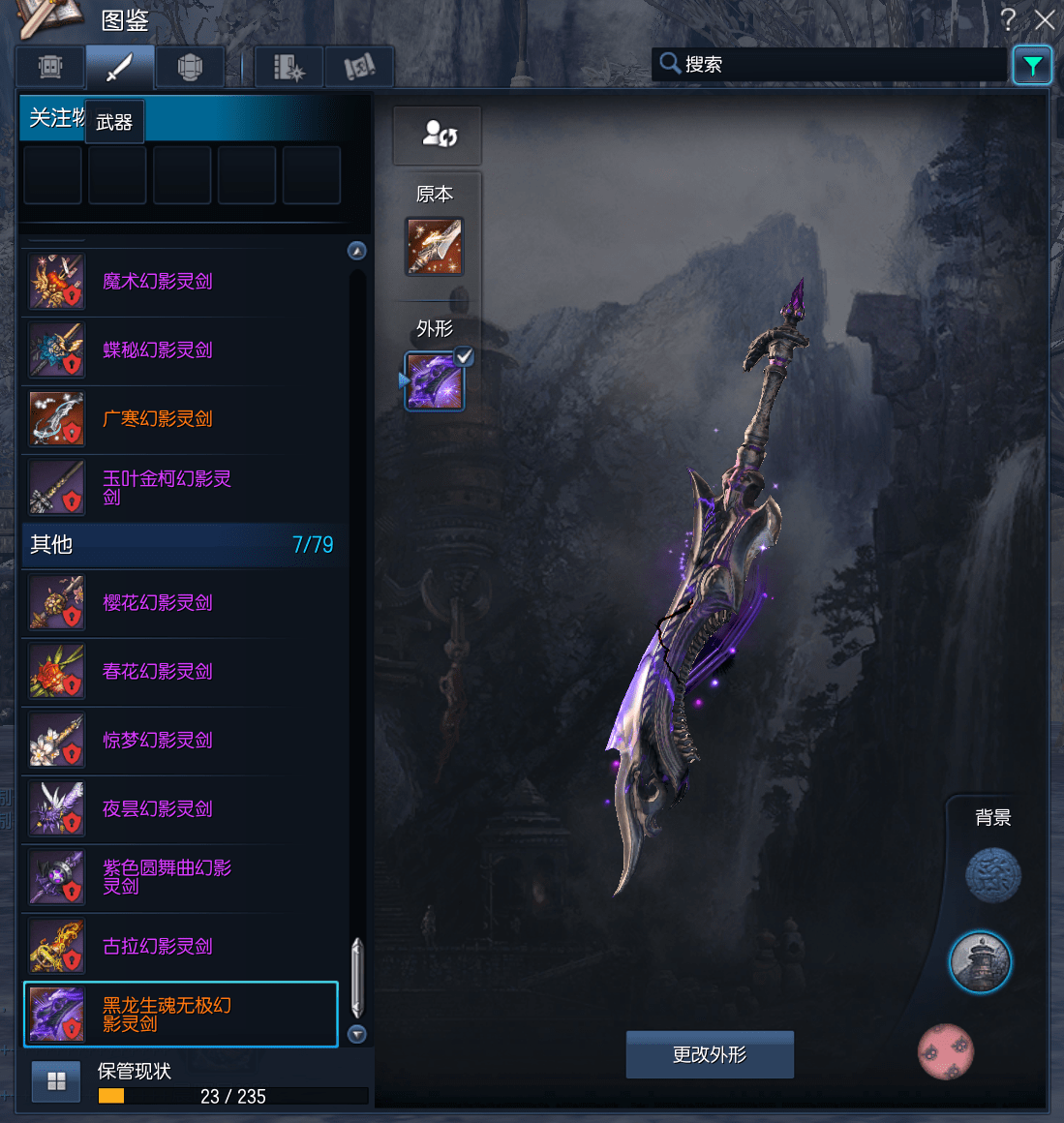This screenshot has width=1064, height=1123.
Task: Select 夜昙幻影灵剑 from the list
Action: tap(179, 809)
